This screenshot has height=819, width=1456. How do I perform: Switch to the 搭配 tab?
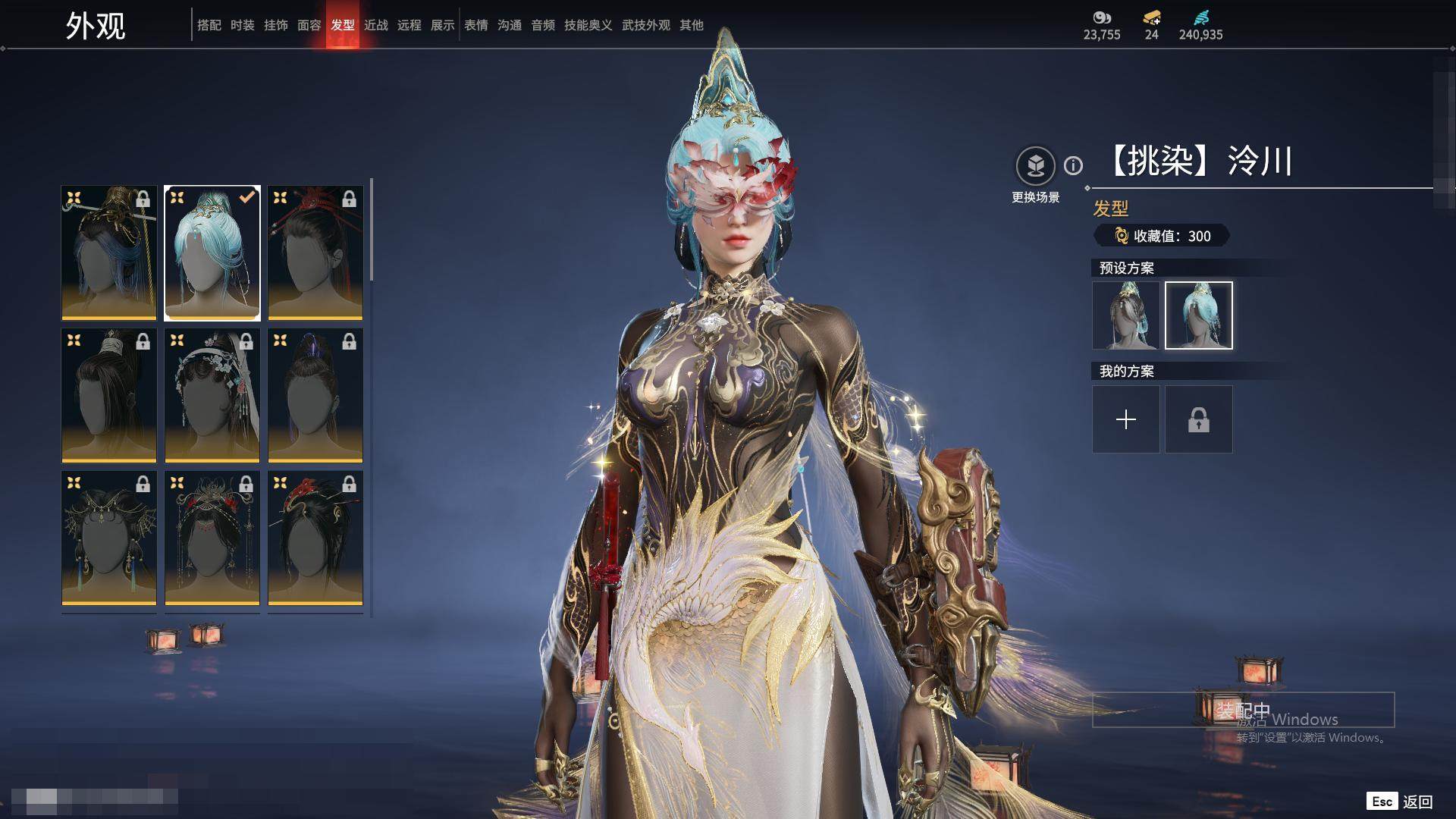coord(209,25)
